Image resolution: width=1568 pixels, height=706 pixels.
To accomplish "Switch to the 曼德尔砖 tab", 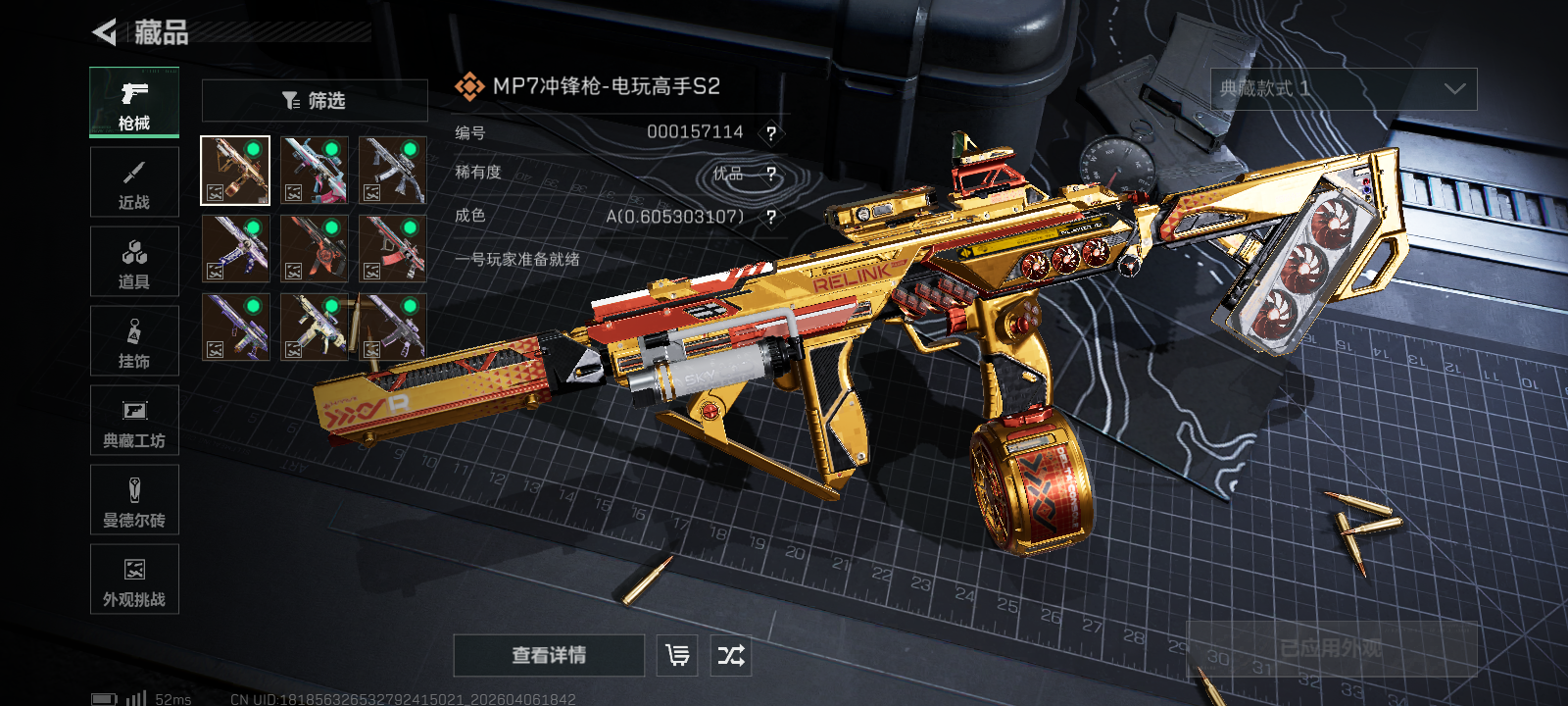I will 134,501.
